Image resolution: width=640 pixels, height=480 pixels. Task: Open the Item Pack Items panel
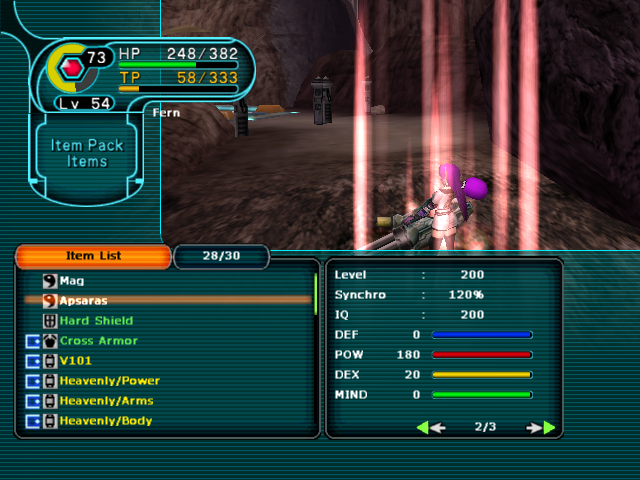pos(87,153)
